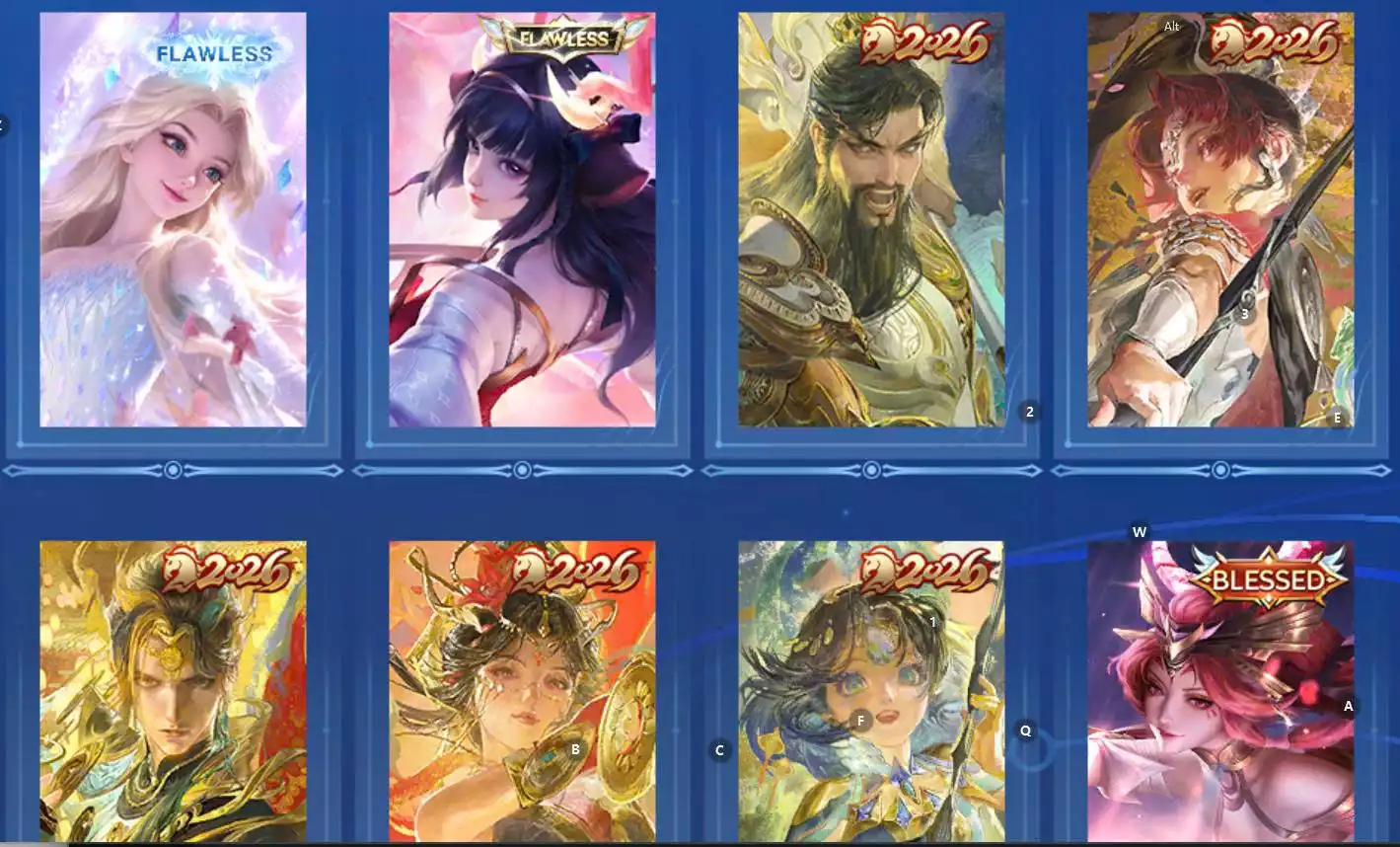
Task: Toggle the circular medallion under Elsa's card
Action: tap(174, 471)
